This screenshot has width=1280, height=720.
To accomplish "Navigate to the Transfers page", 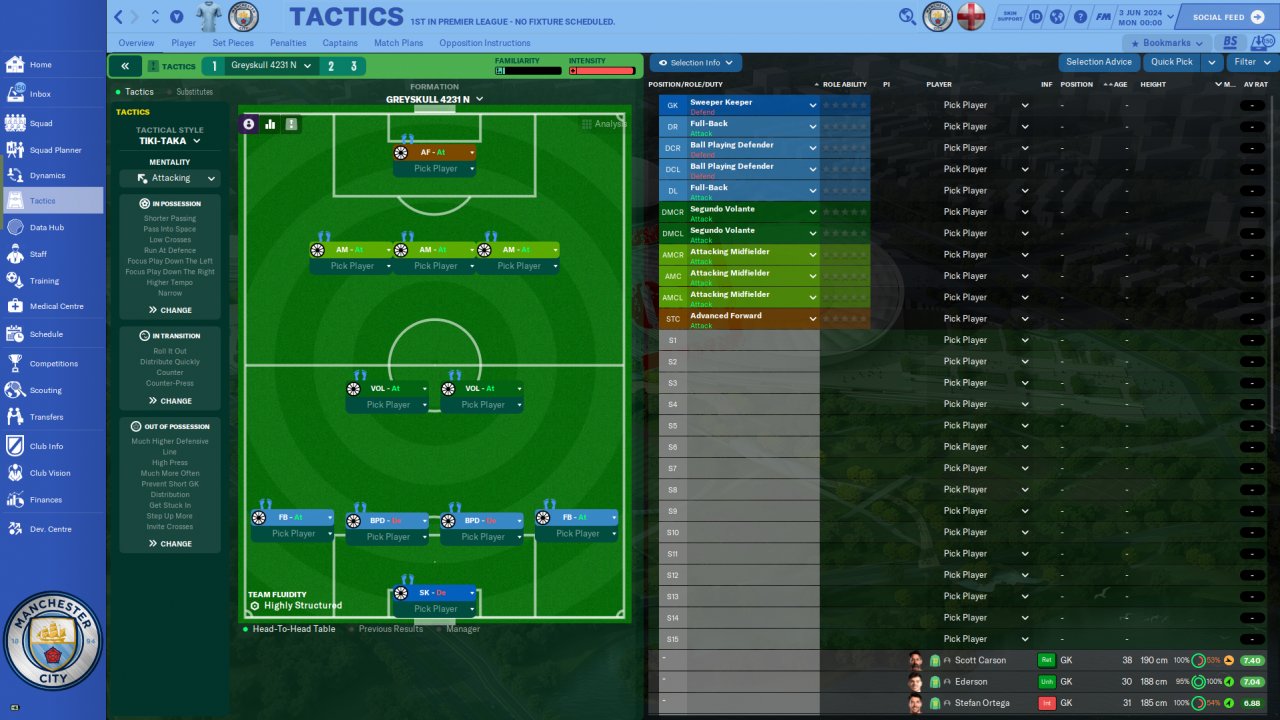I will point(46,417).
